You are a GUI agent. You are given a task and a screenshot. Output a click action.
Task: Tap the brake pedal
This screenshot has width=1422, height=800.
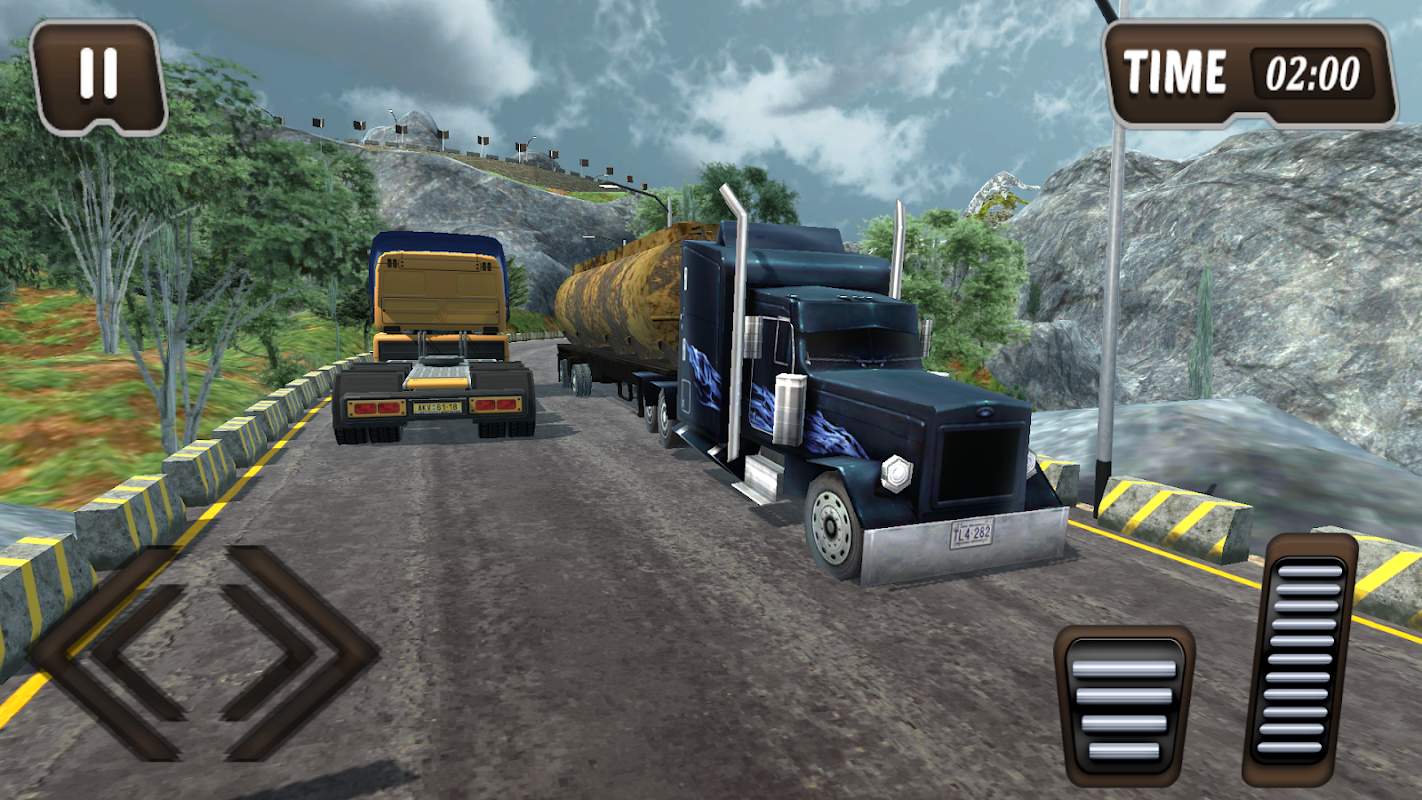click(1124, 705)
